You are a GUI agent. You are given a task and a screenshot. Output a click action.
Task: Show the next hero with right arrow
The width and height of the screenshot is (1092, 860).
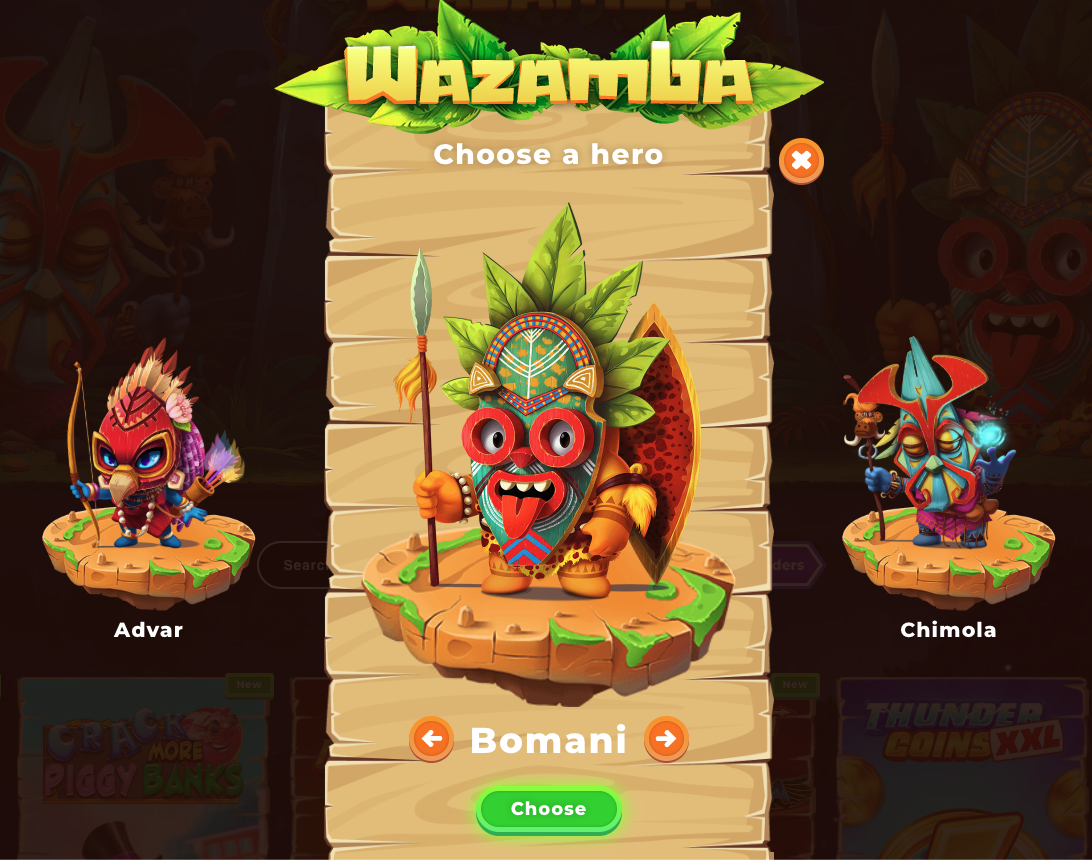tap(666, 739)
